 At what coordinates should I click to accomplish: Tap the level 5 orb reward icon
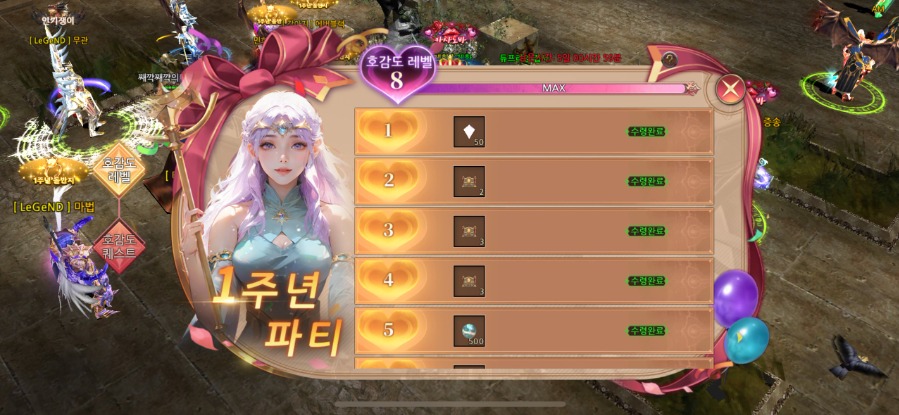(469, 330)
